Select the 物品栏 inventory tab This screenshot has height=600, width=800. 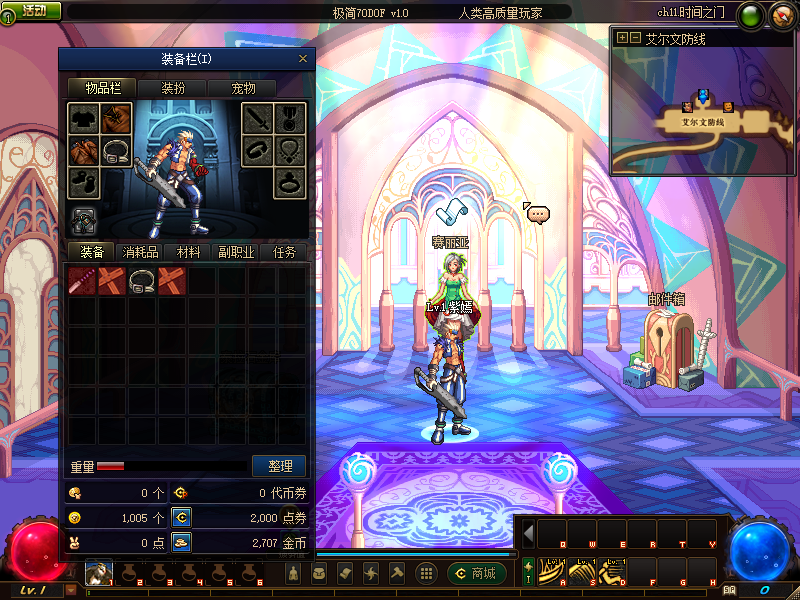click(102, 88)
